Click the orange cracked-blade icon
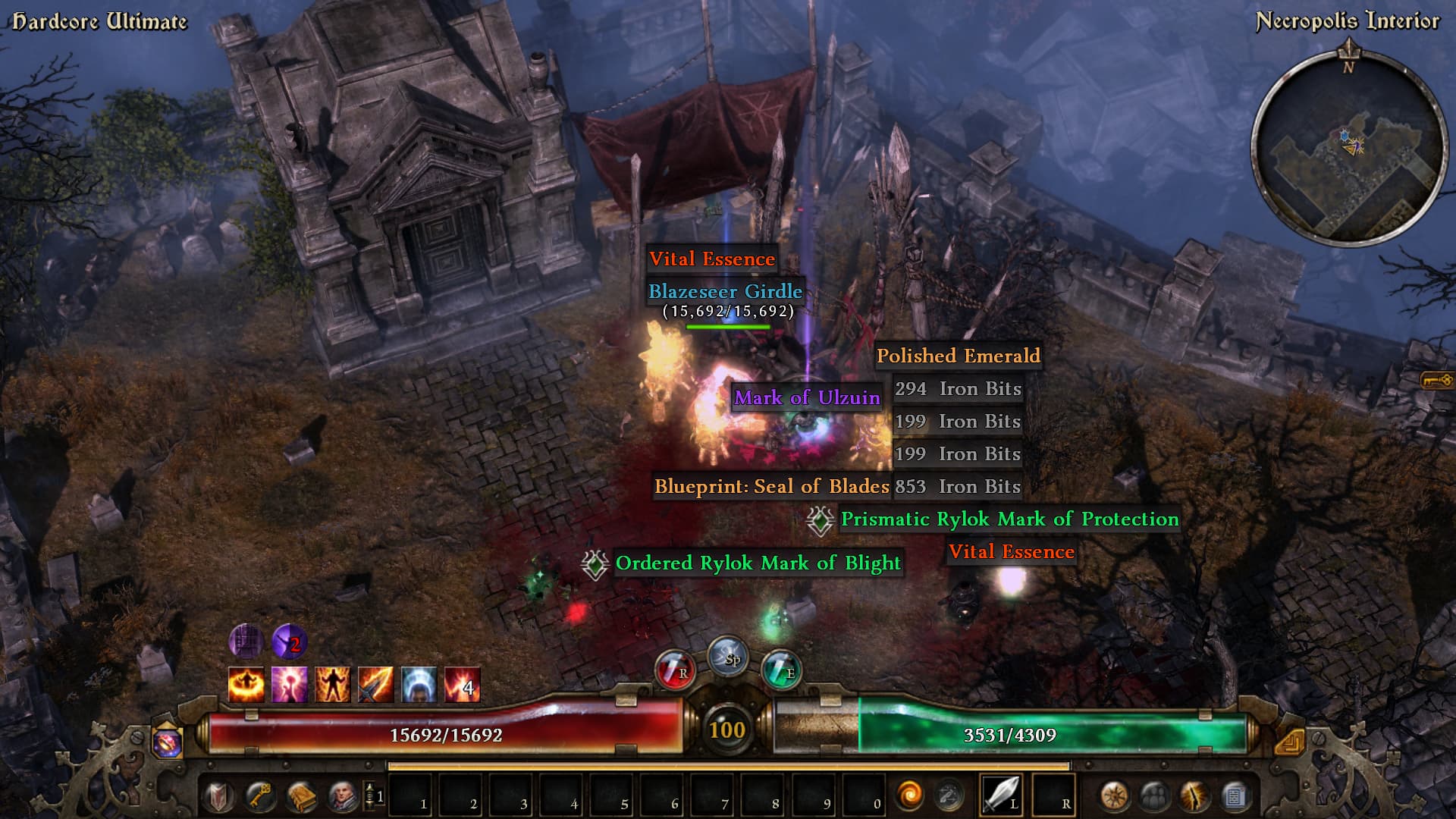The height and width of the screenshot is (819, 1456). (x=1194, y=796)
